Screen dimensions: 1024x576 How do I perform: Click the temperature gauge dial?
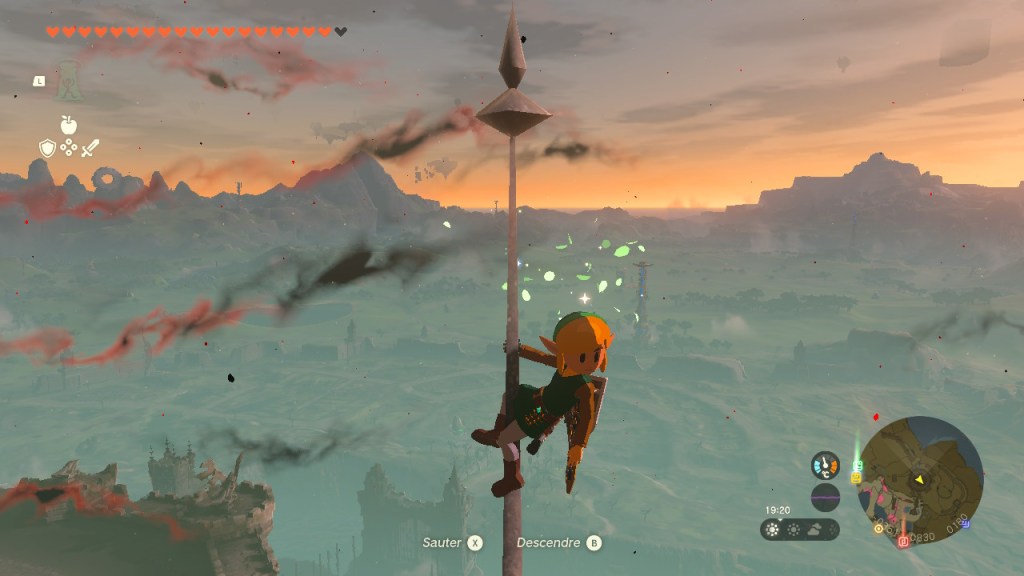[825, 465]
